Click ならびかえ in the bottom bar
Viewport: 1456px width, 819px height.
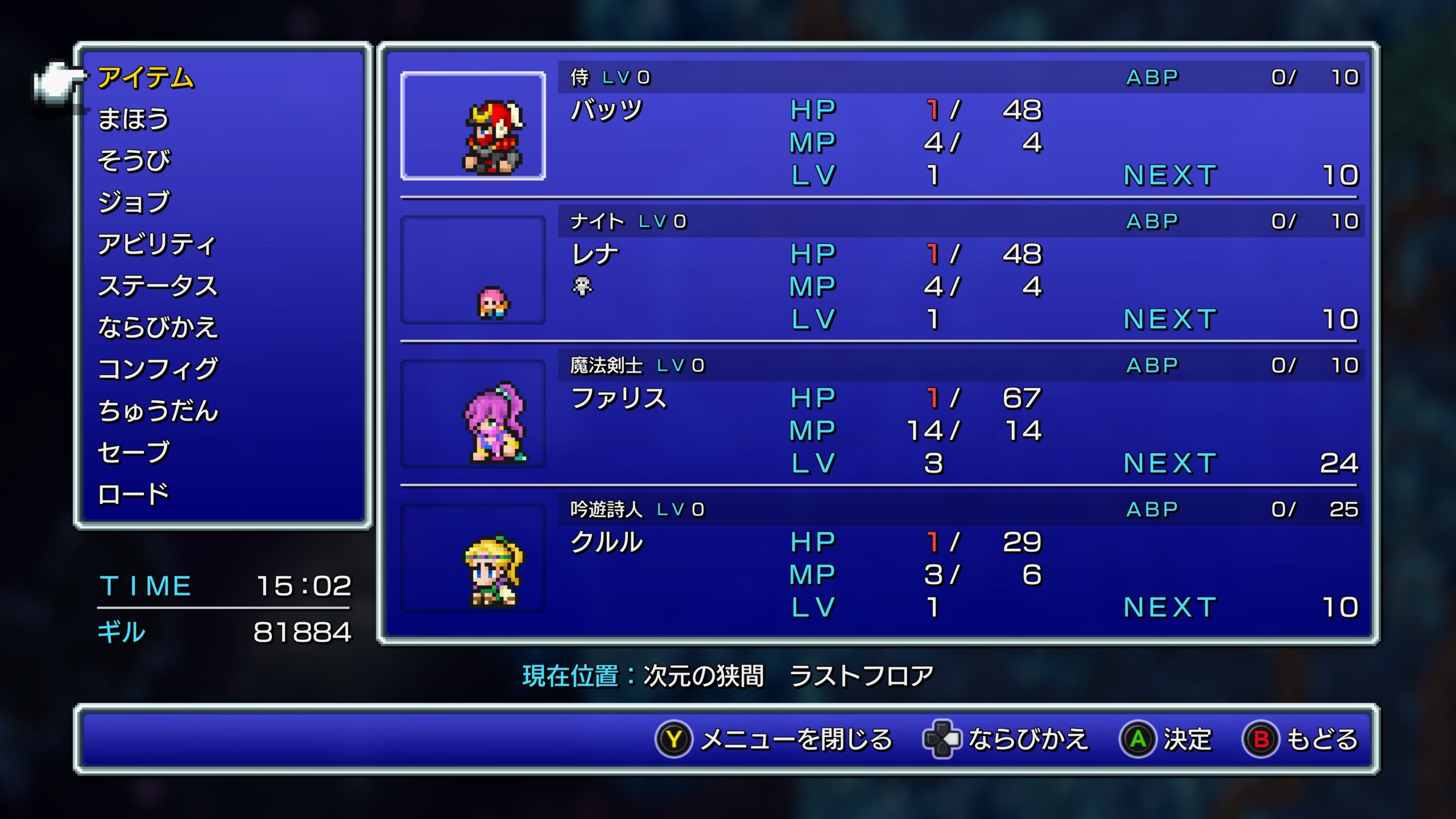[1006, 739]
